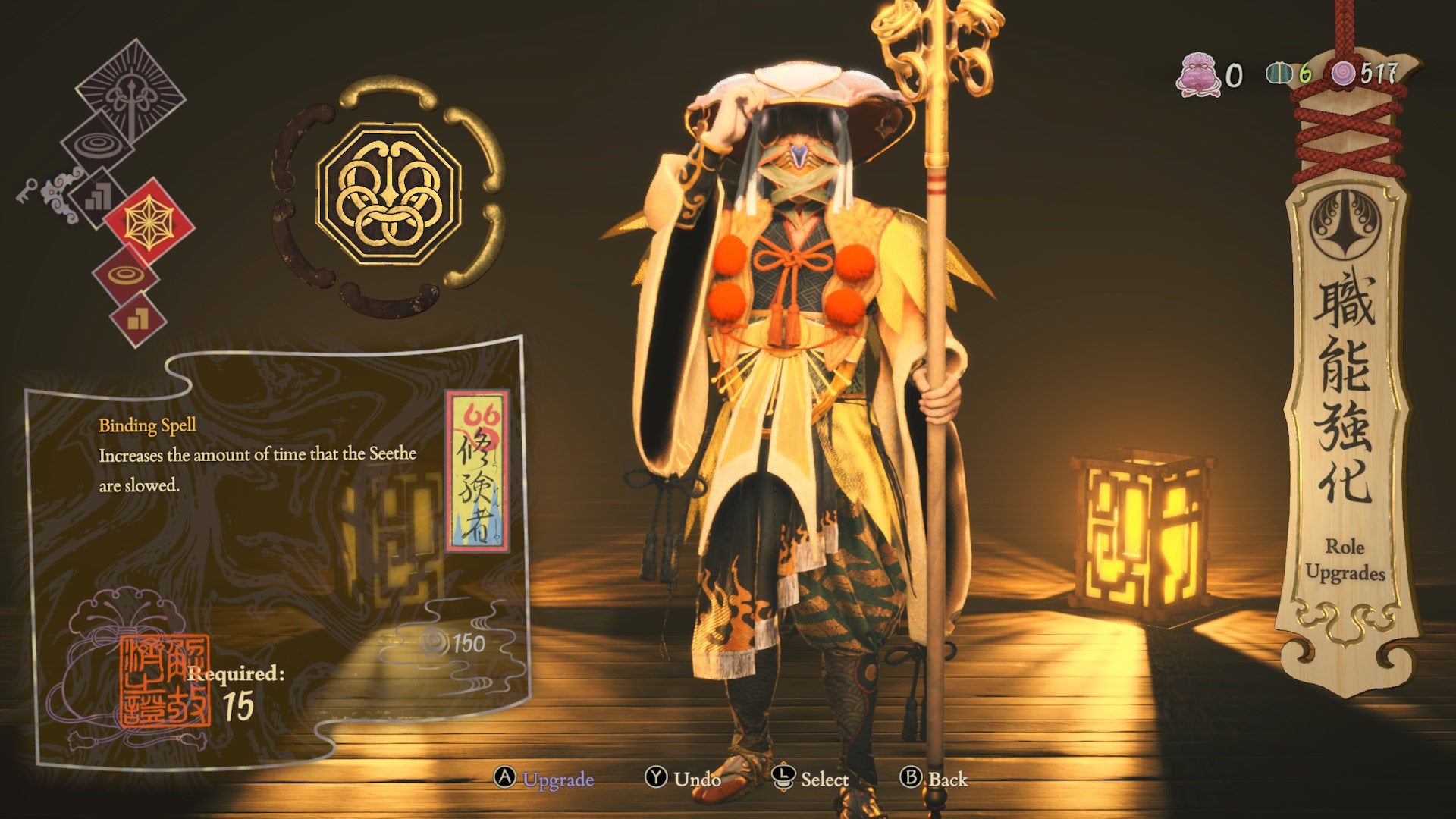Toggle the gold ring upgrade node
Viewport: 1456px width, 819px height.
(x=125, y=274)
